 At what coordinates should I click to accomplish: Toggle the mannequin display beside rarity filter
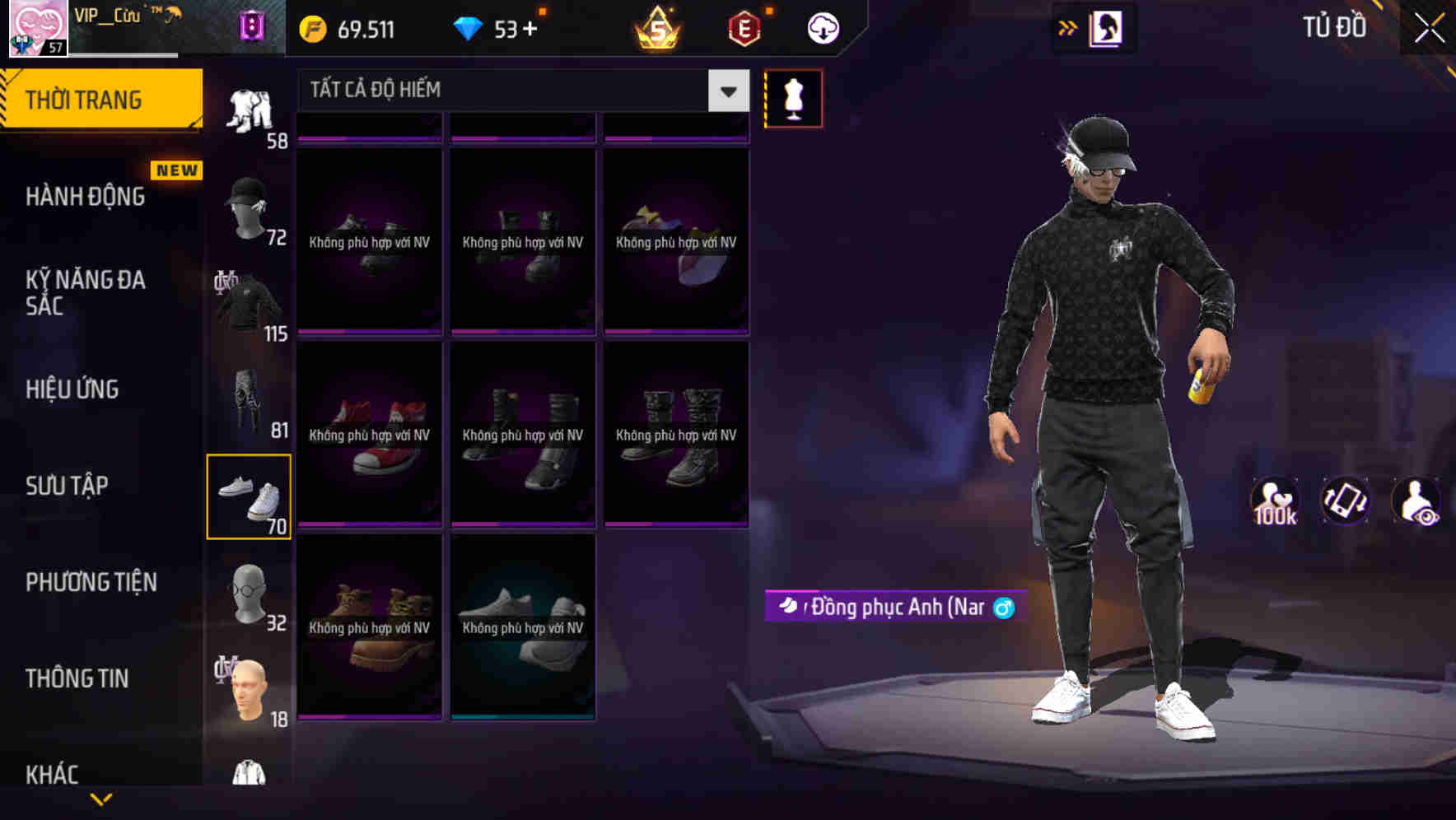(x=793, y=98)
